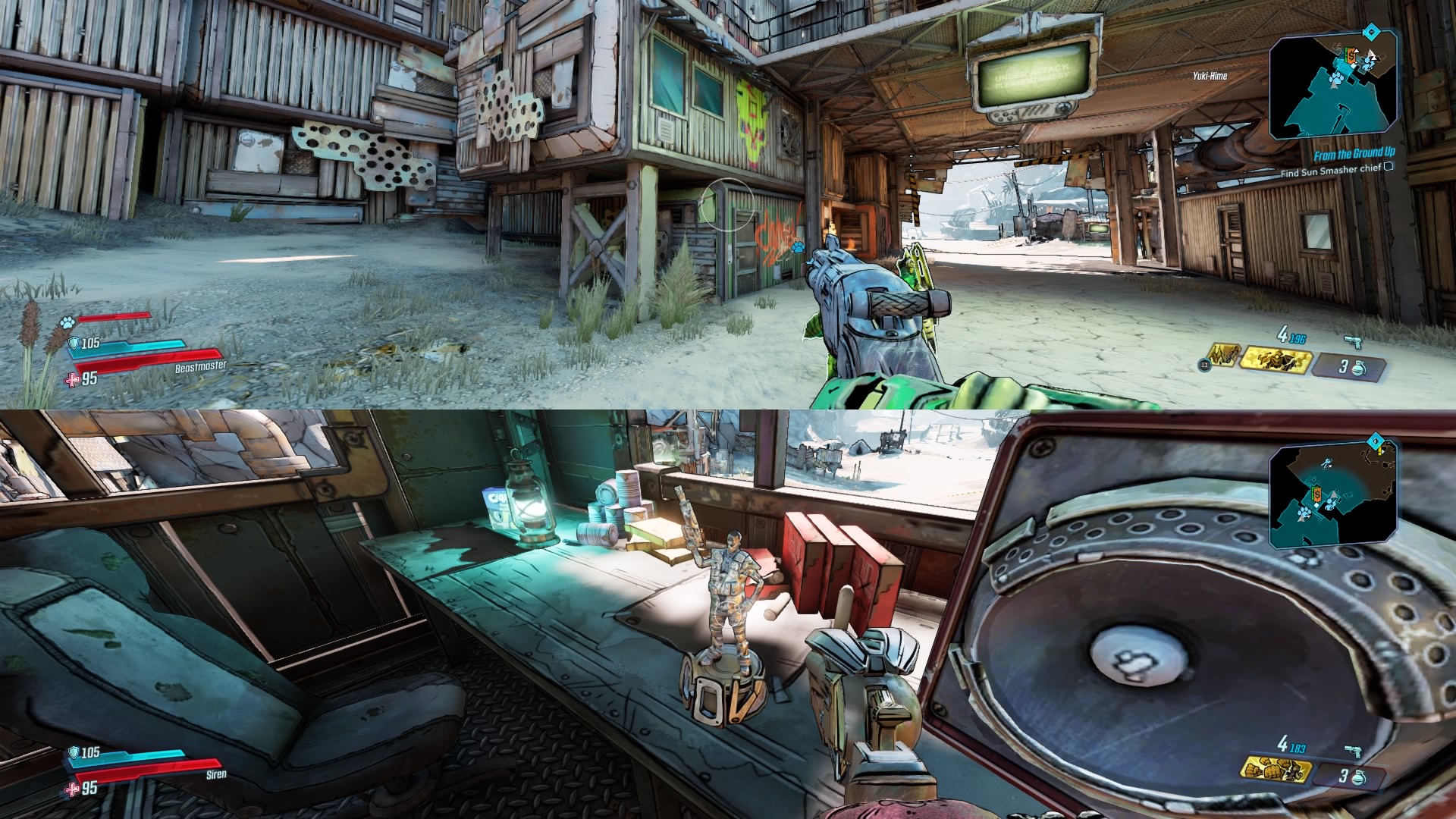Toggle the Find Sun Smasher chief objective checkbox
This screenshot has height=819, width=1456.
coord(1389,167)
